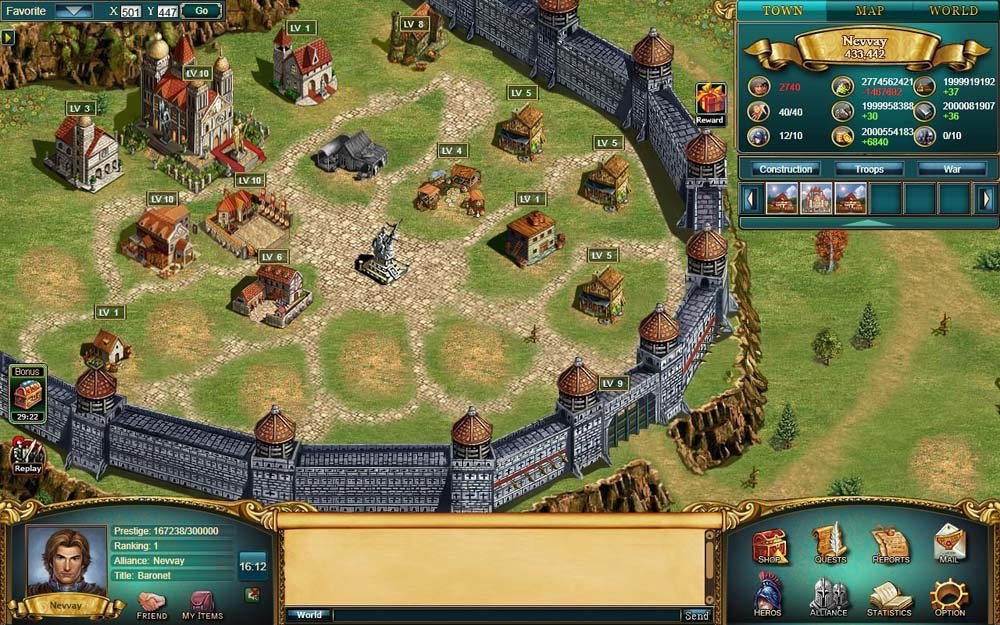Open the Shop

pyautogui.click(x=769, y=546)
